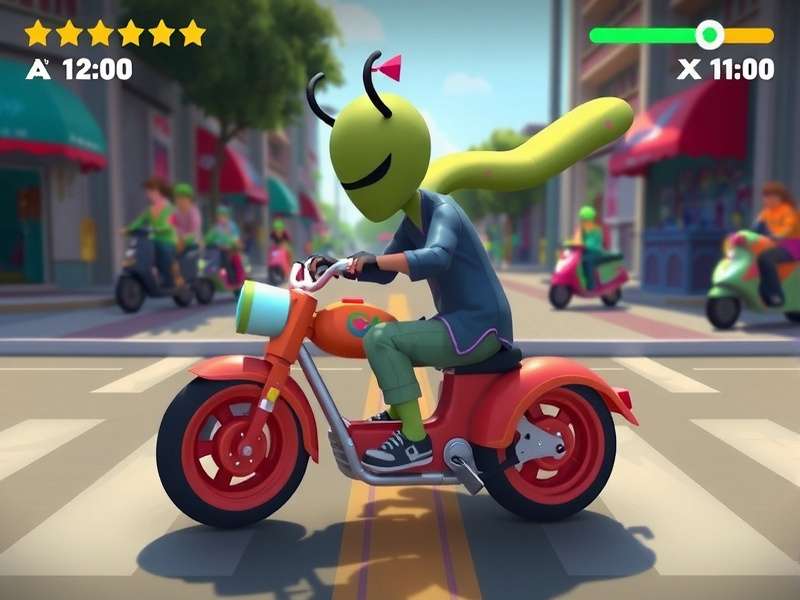Click the white knob on the green slider
The height and width of the screenshot is (600, 800).
[x=709, y=35]
